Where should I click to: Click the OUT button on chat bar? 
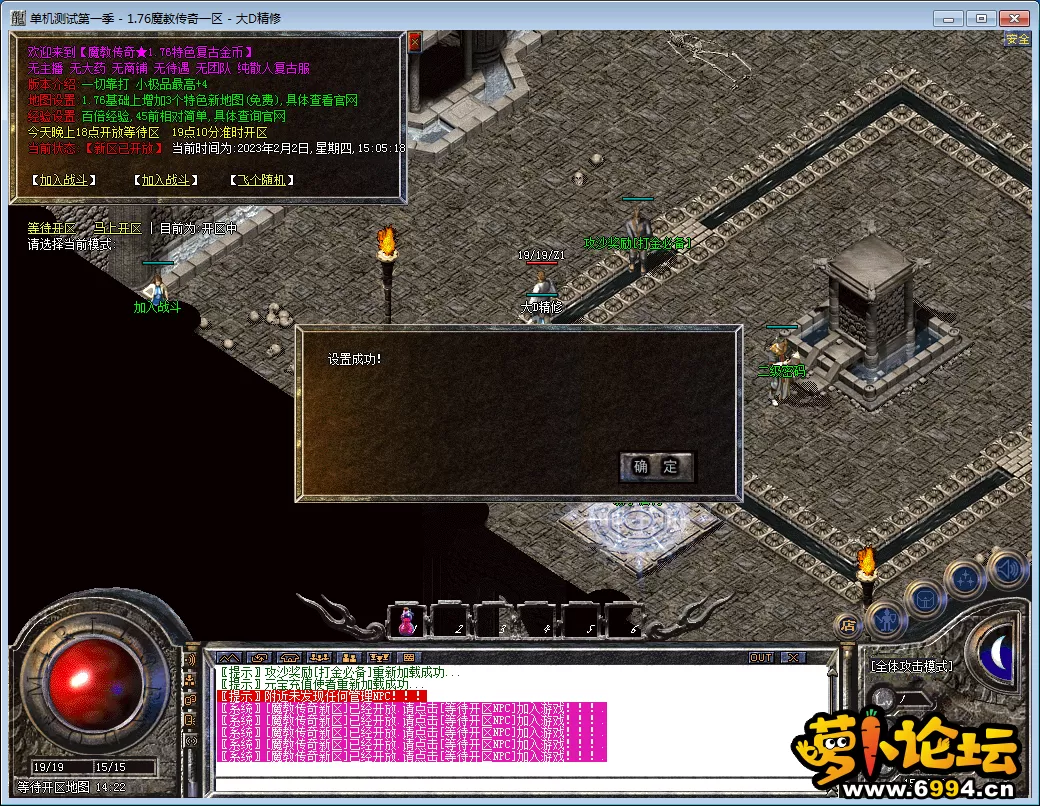(x=761, y=657)
